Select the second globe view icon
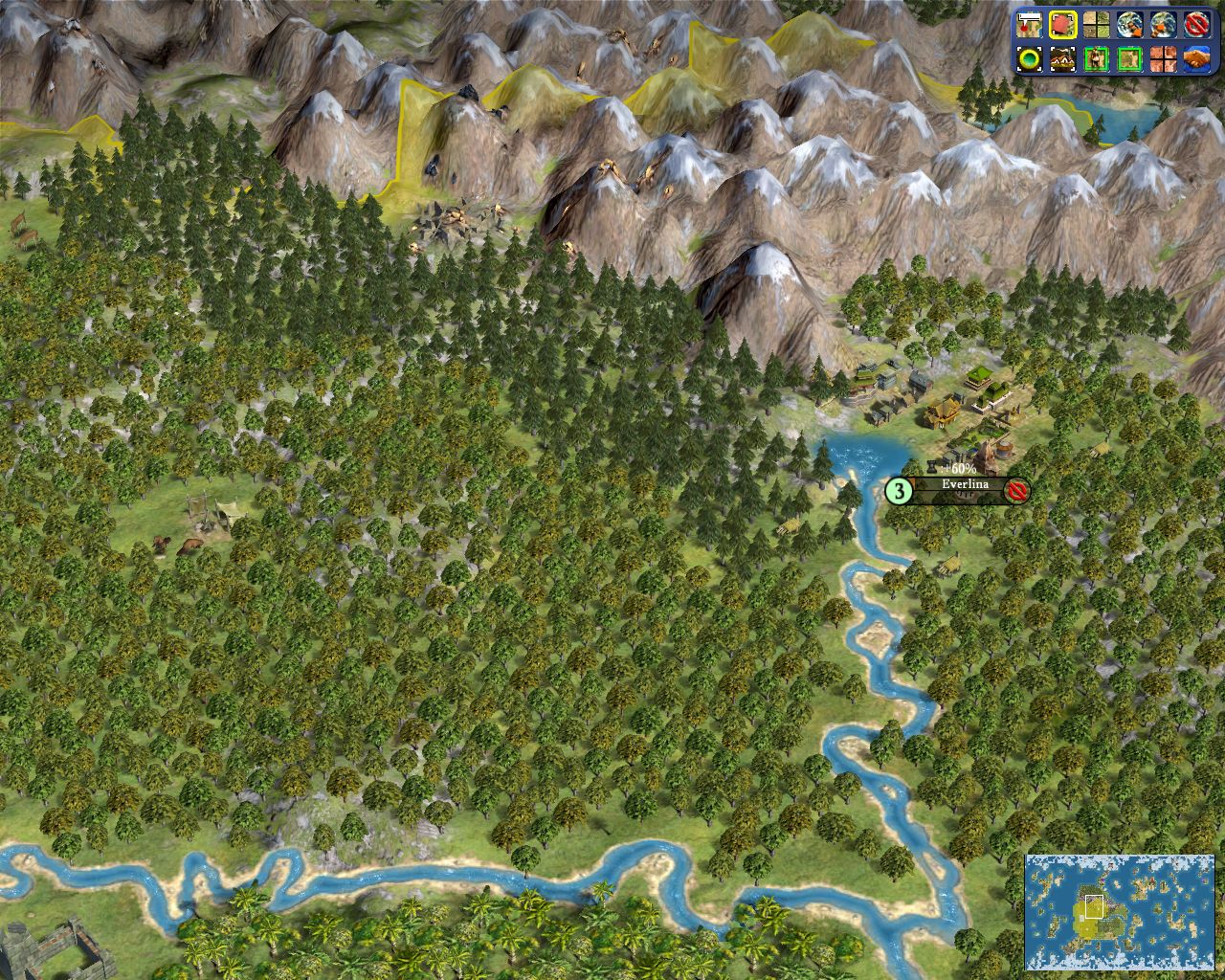 tap(1163, 24)
